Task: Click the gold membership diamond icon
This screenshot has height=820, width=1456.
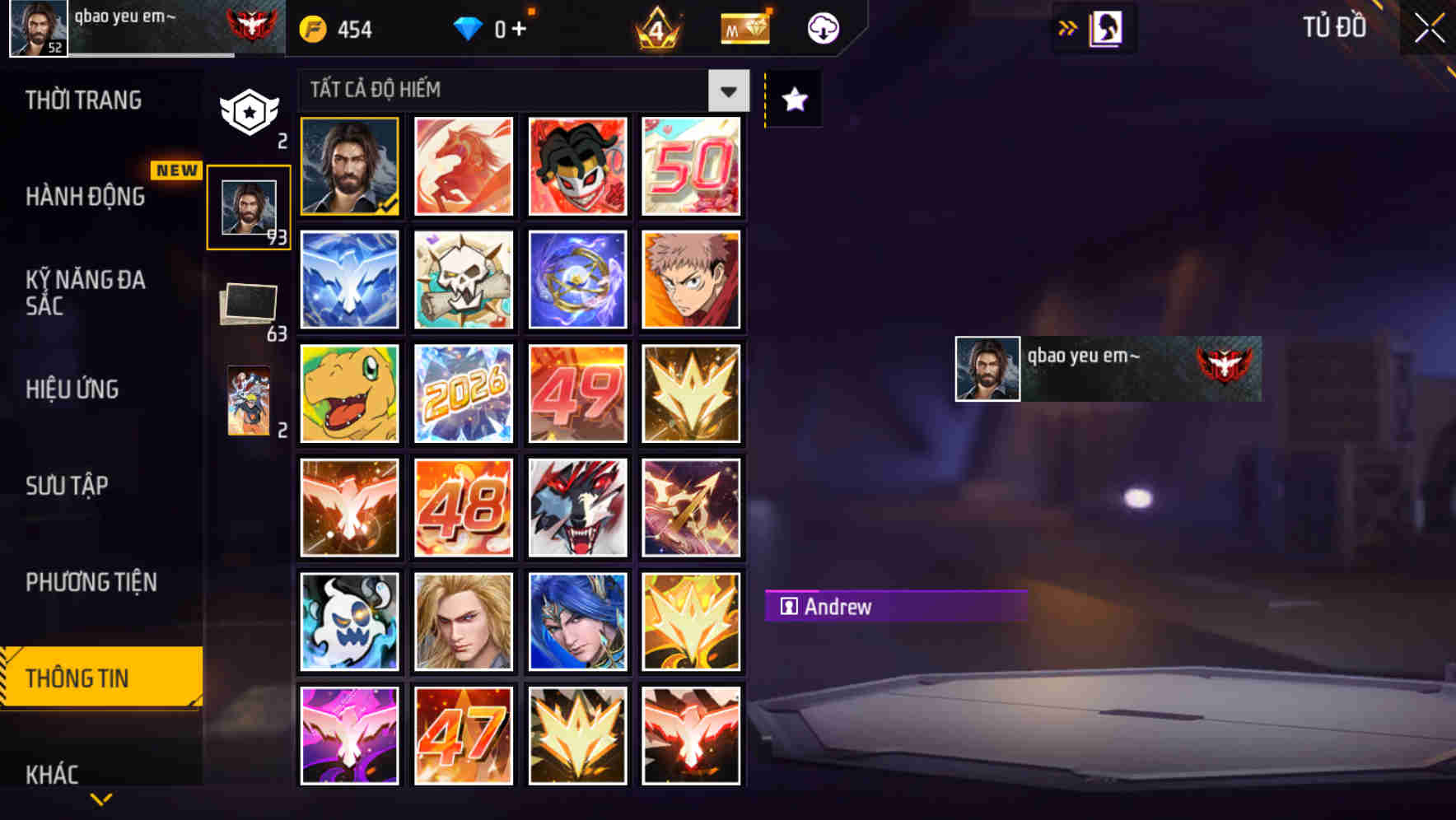Action: pos(744,27)
